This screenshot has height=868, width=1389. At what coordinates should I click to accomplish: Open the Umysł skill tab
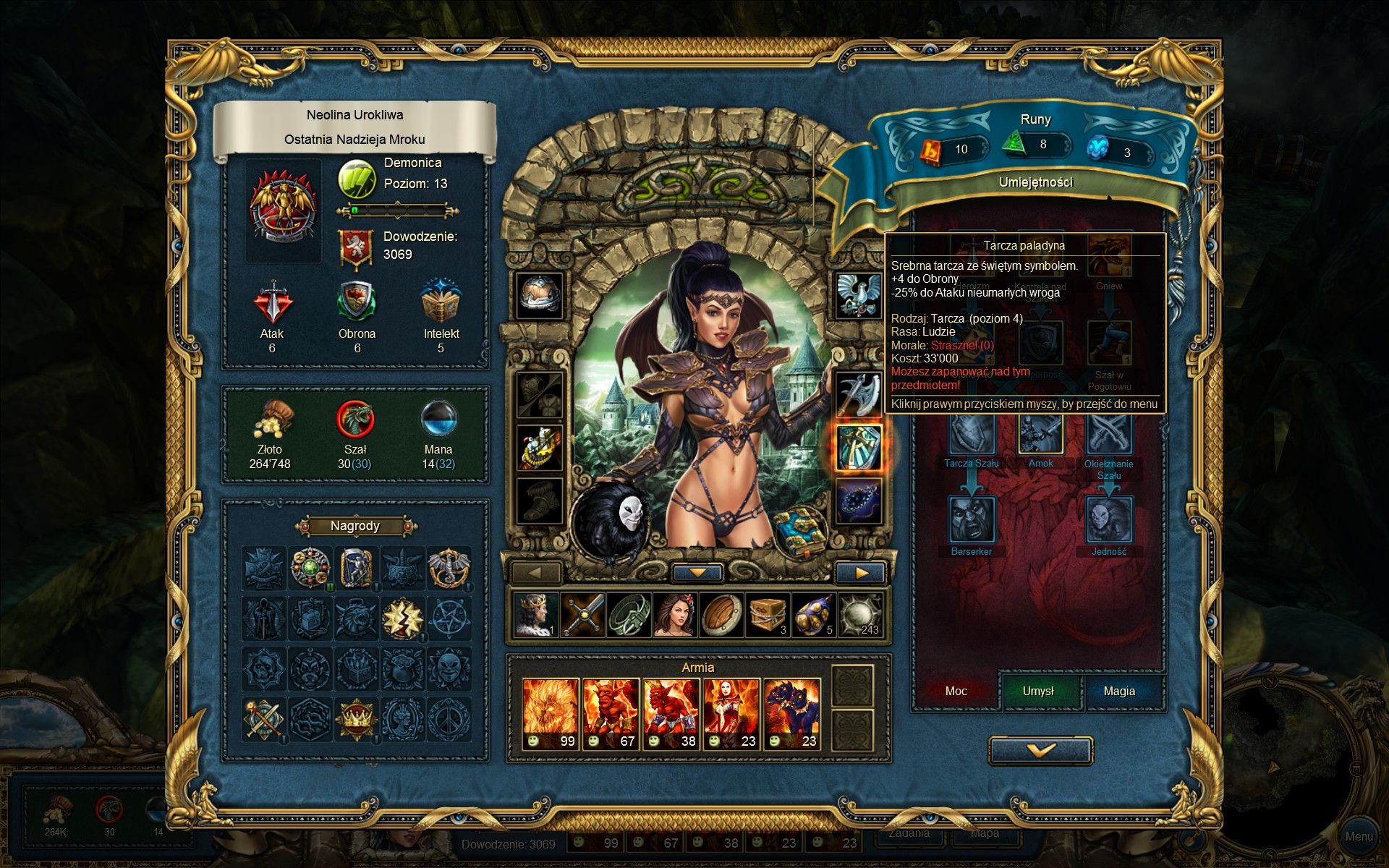[1038, 692]
